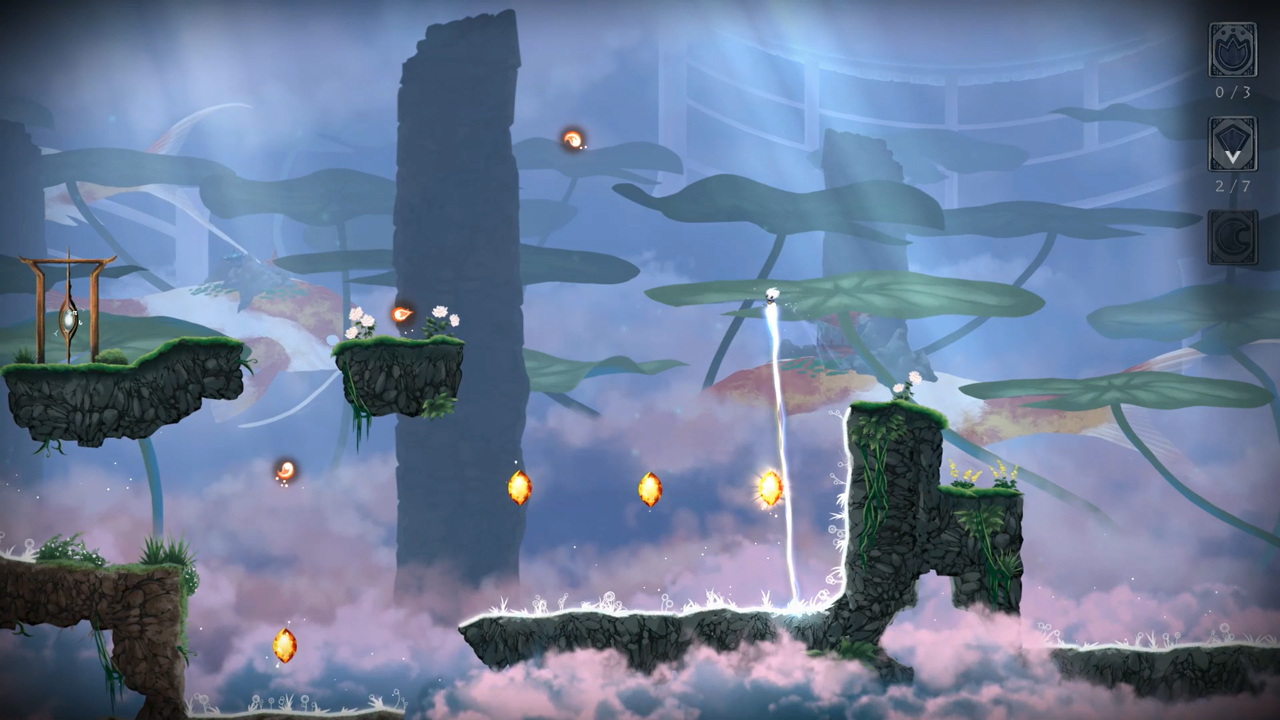The image size is (1280, 720).
Task: Click the flame orb near the bottom-left ledge
Action: (x=283, y=646)
